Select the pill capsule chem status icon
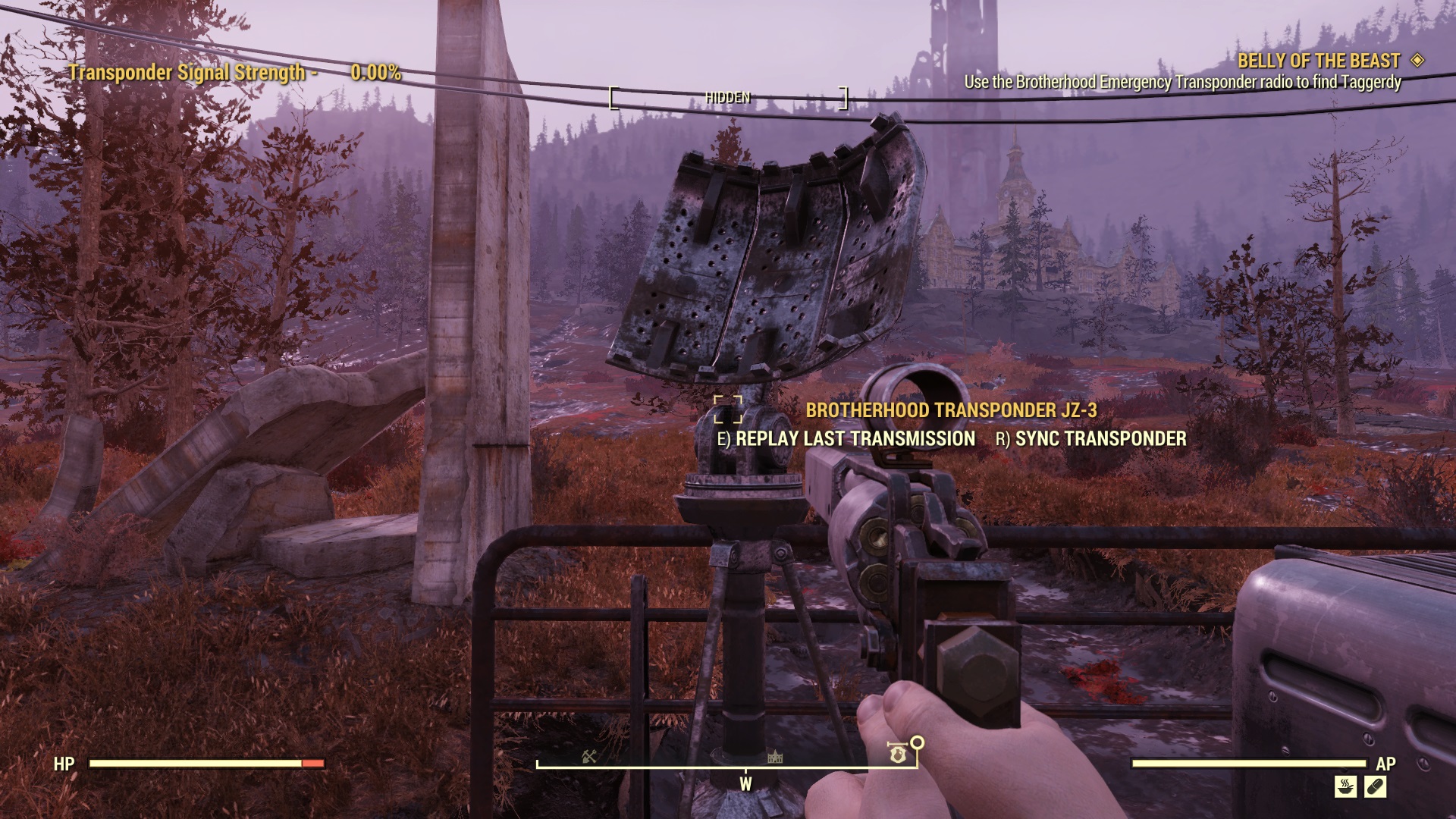This screenshot has width=1456, height=819. [x=1375, y=786]
